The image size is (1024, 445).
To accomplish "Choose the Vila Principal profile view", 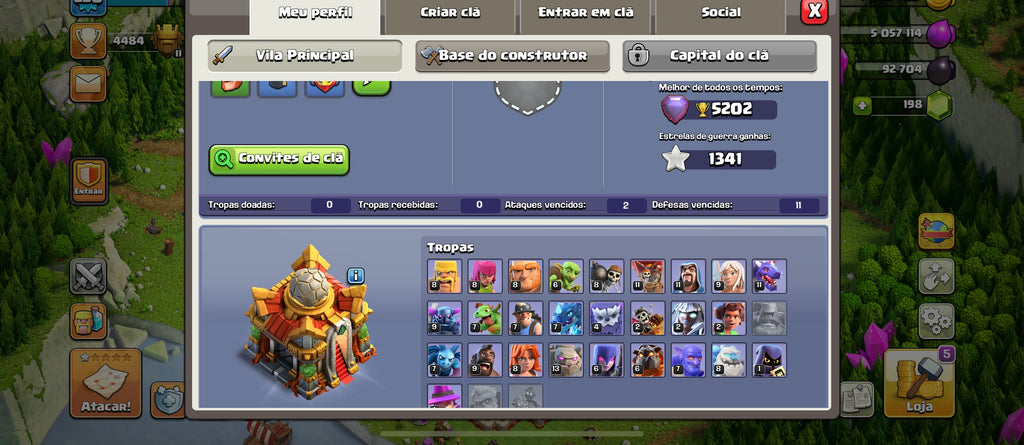I will (x=304, y=56).
